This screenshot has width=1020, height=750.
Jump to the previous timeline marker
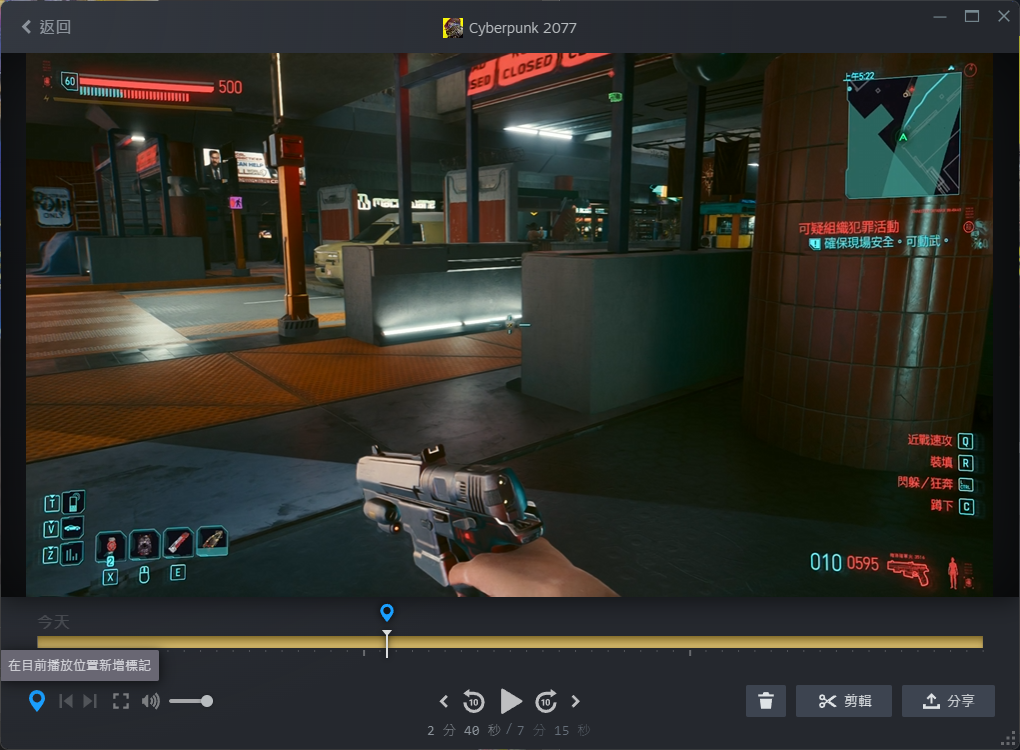(x=66, y=701)
